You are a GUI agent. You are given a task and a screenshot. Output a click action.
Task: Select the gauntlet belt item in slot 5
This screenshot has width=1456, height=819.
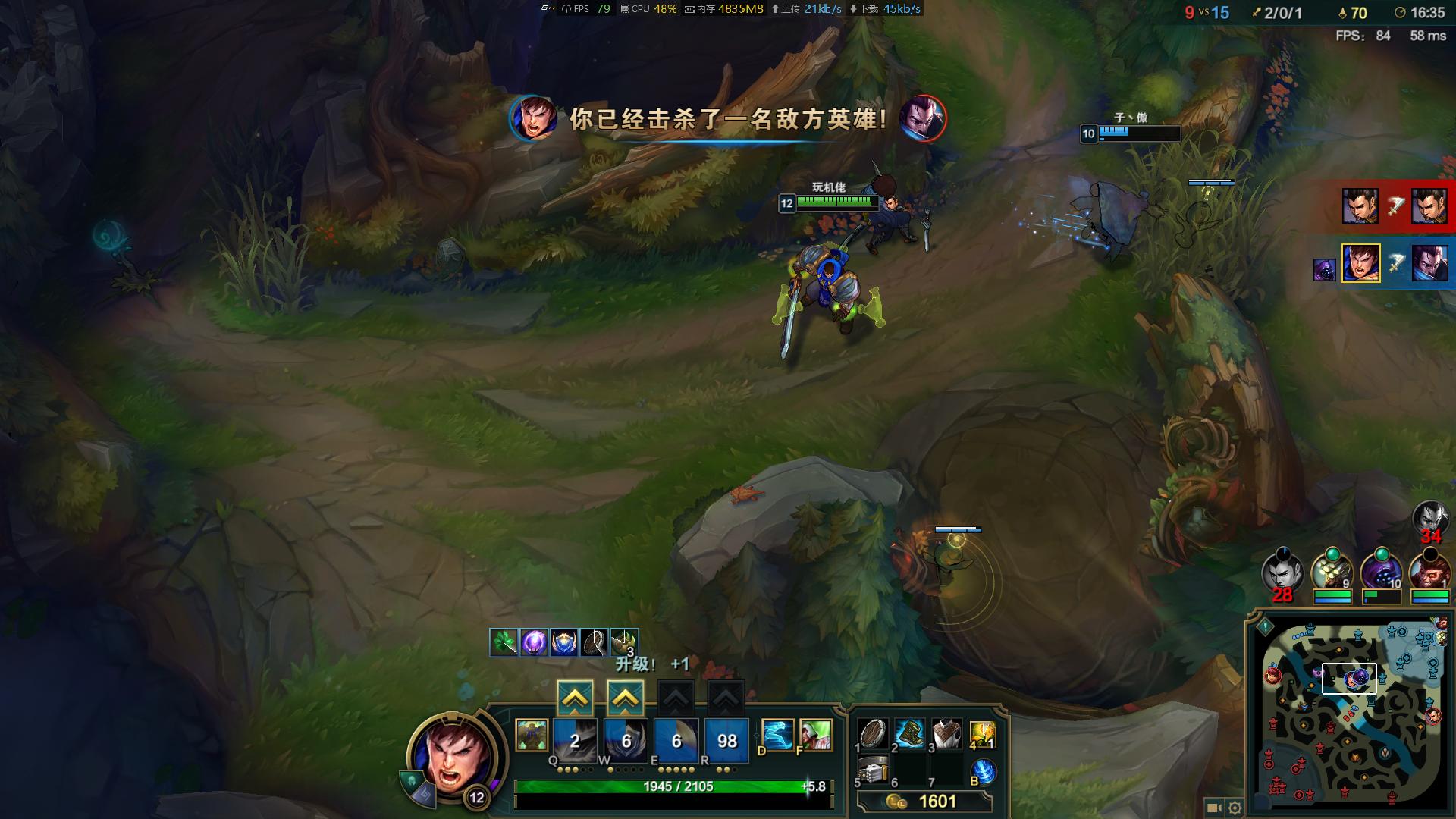pyautogui.click(x=873, y=771)
